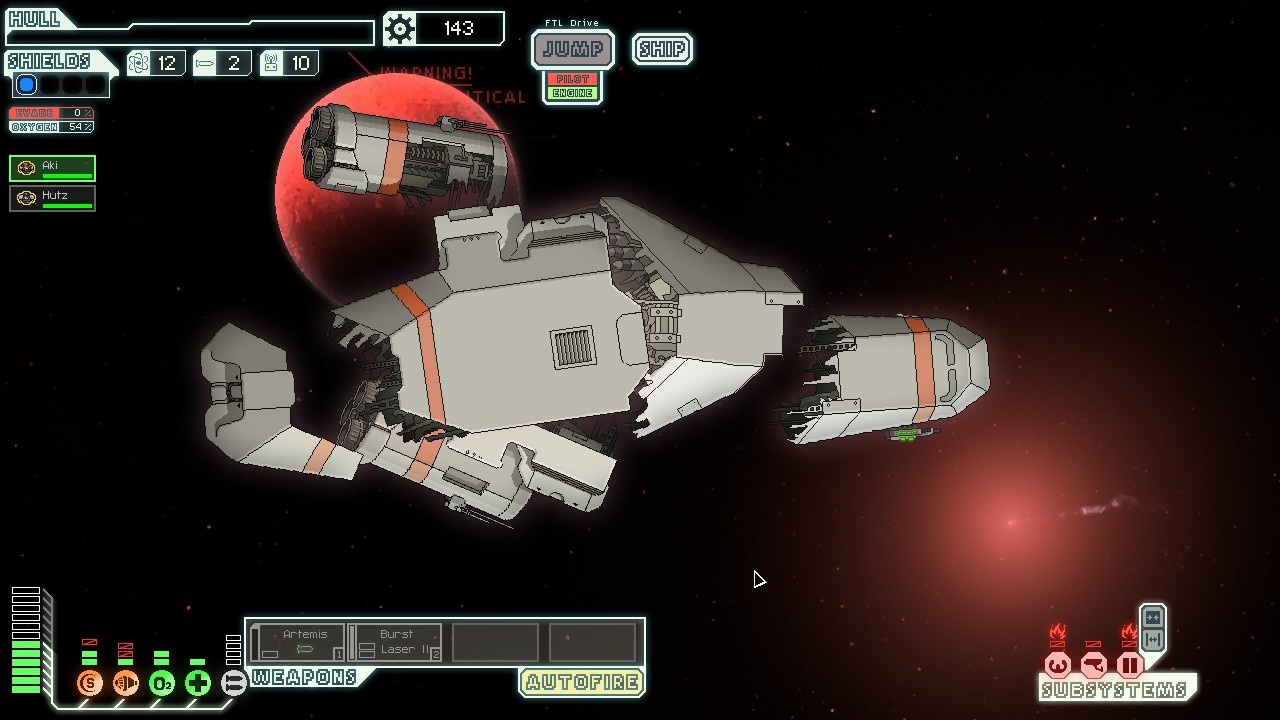Click the door control subsystem icon

click(x=1130, y=665)
